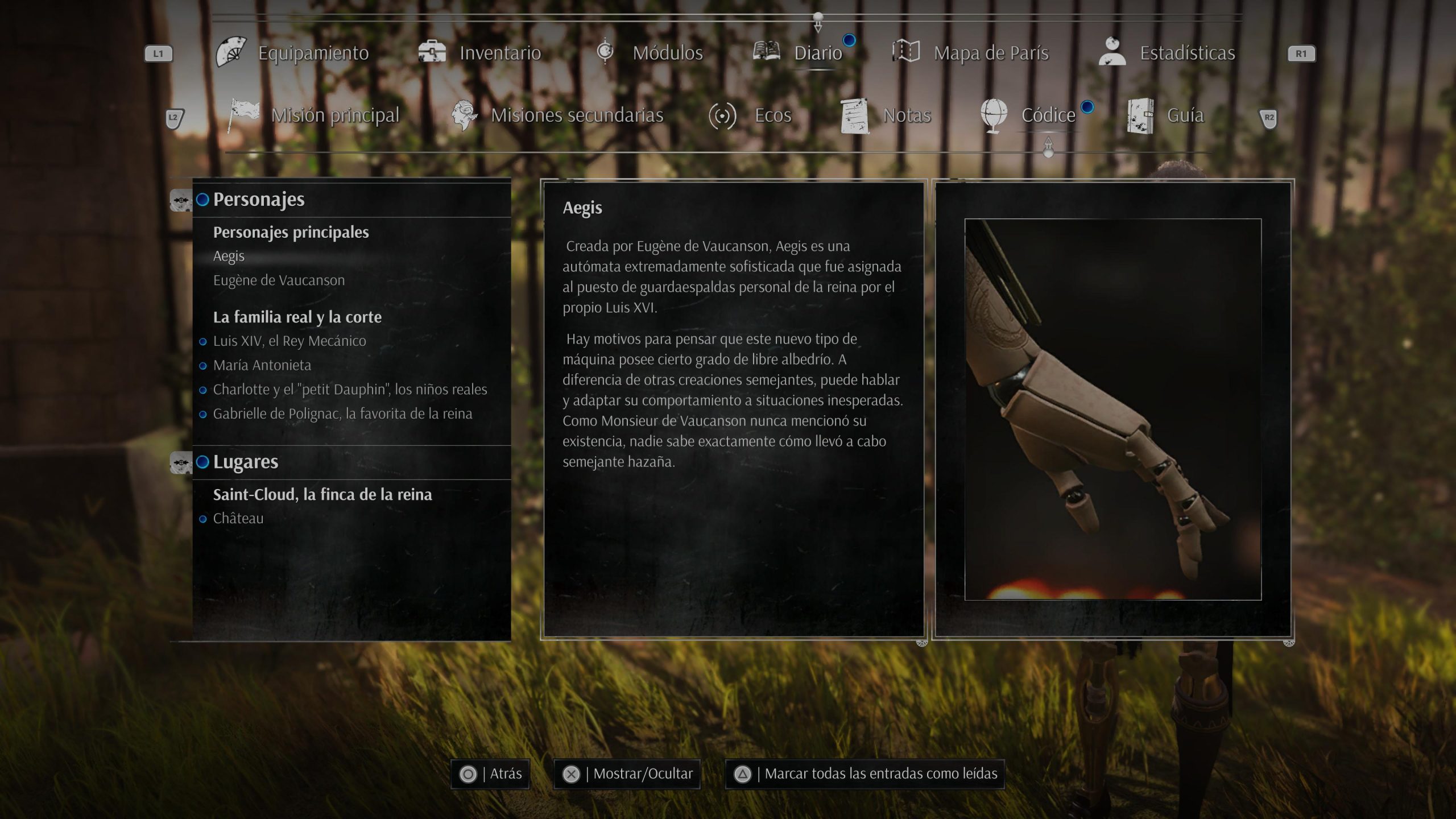
Task: Read the Luis XIV, el Rey Mecánico entry
Action: pyautogui.click(x=289, y=341)
